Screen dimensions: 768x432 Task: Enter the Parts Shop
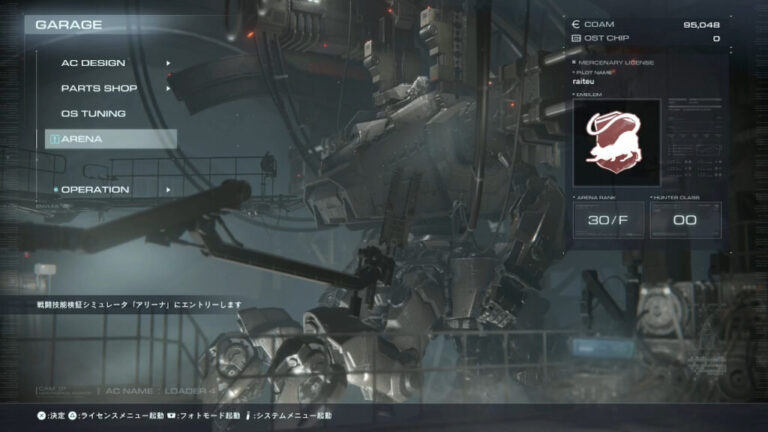(99, 88)
